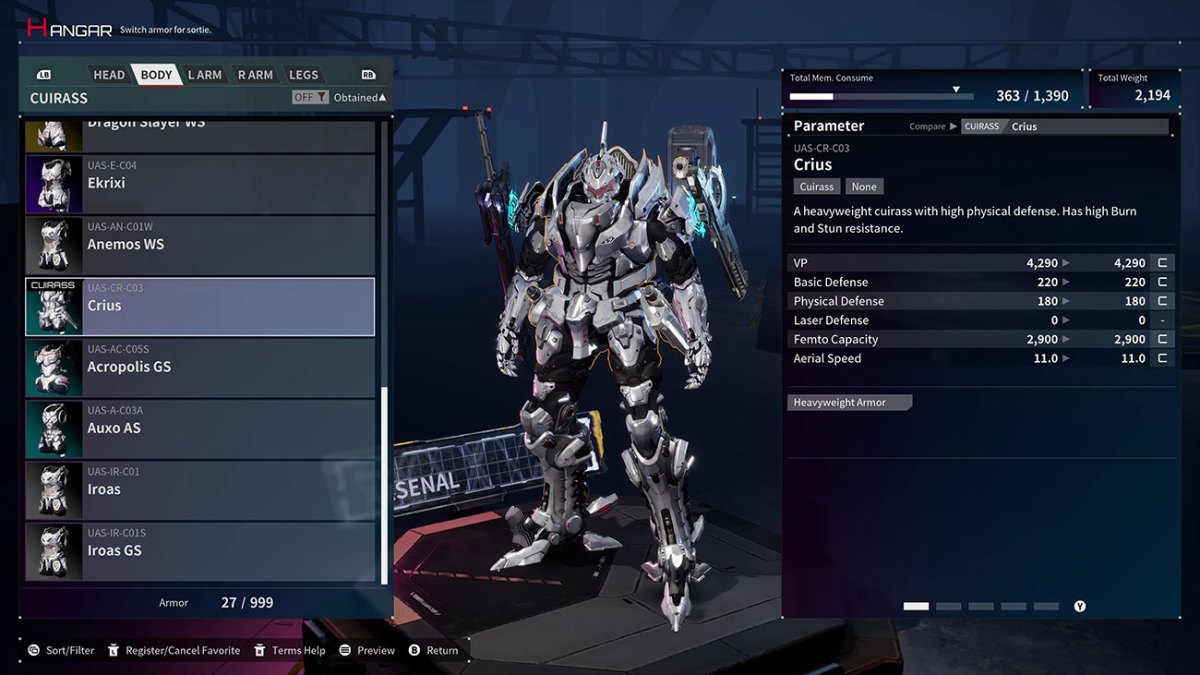Choose the Auxo AS cuirass
The width and height of the screenshot is (1200, 675).
point(200,428)
